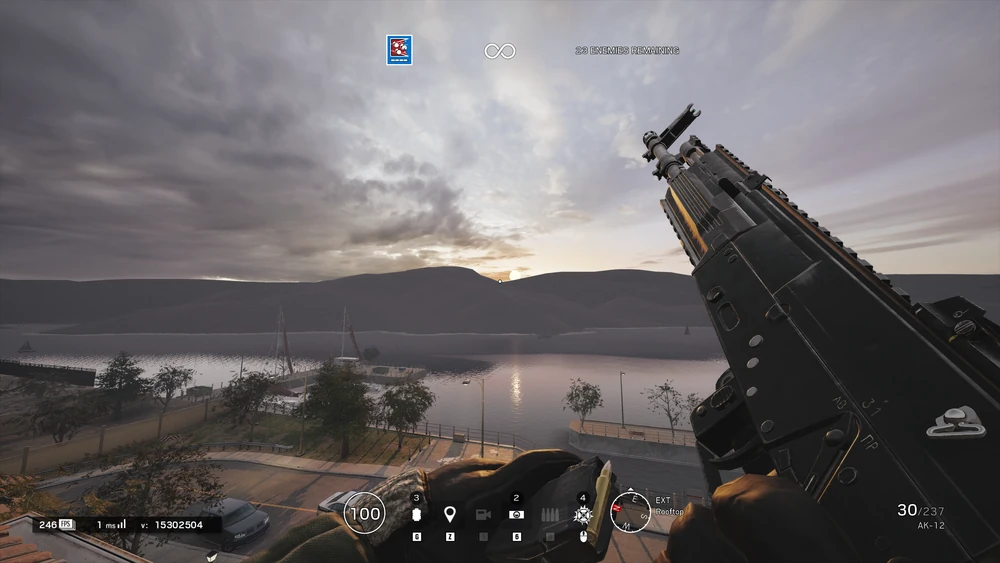Activate the Fuze cluster charge ability icon
Image resolution: width=1000 pixels, height=563 pixels.
[583, 514]
